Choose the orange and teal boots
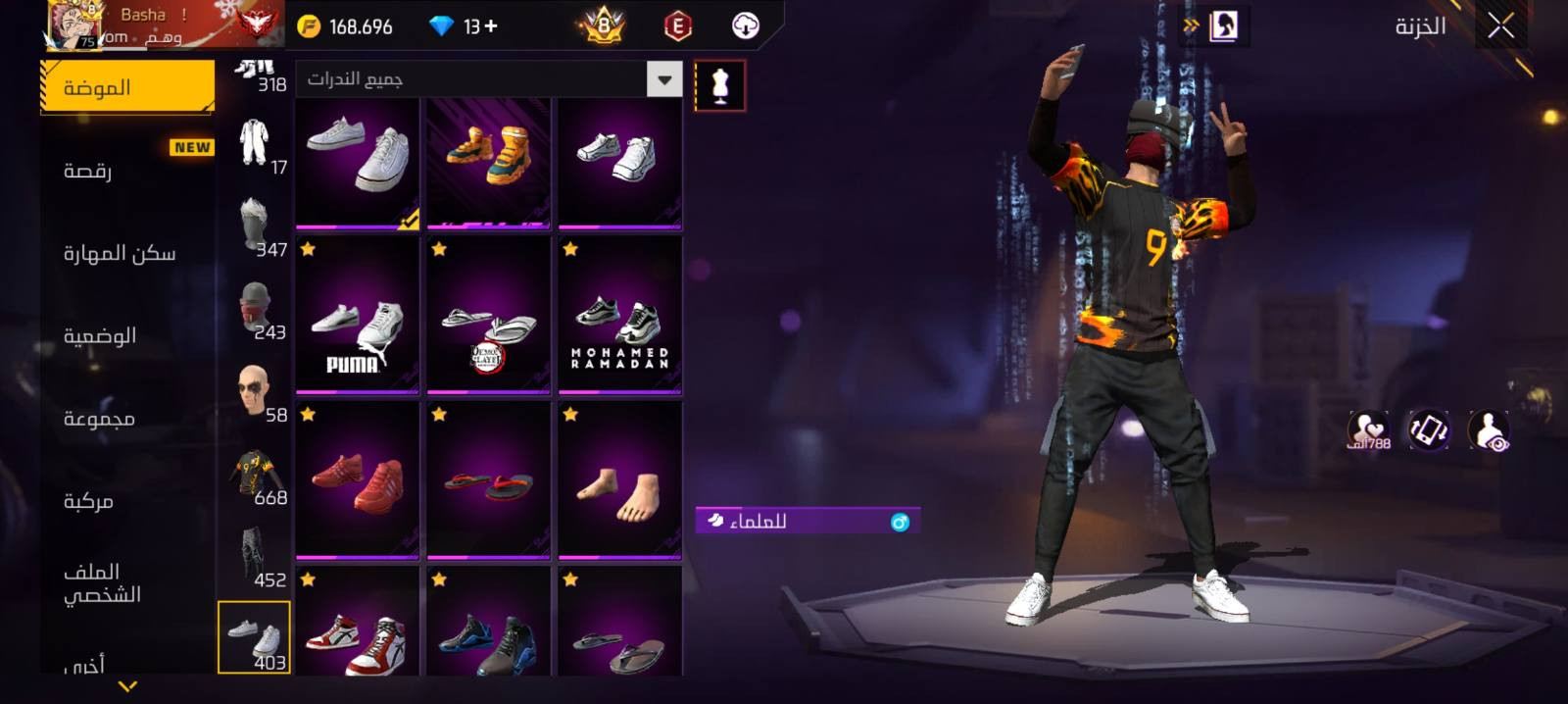 (489, 162)
